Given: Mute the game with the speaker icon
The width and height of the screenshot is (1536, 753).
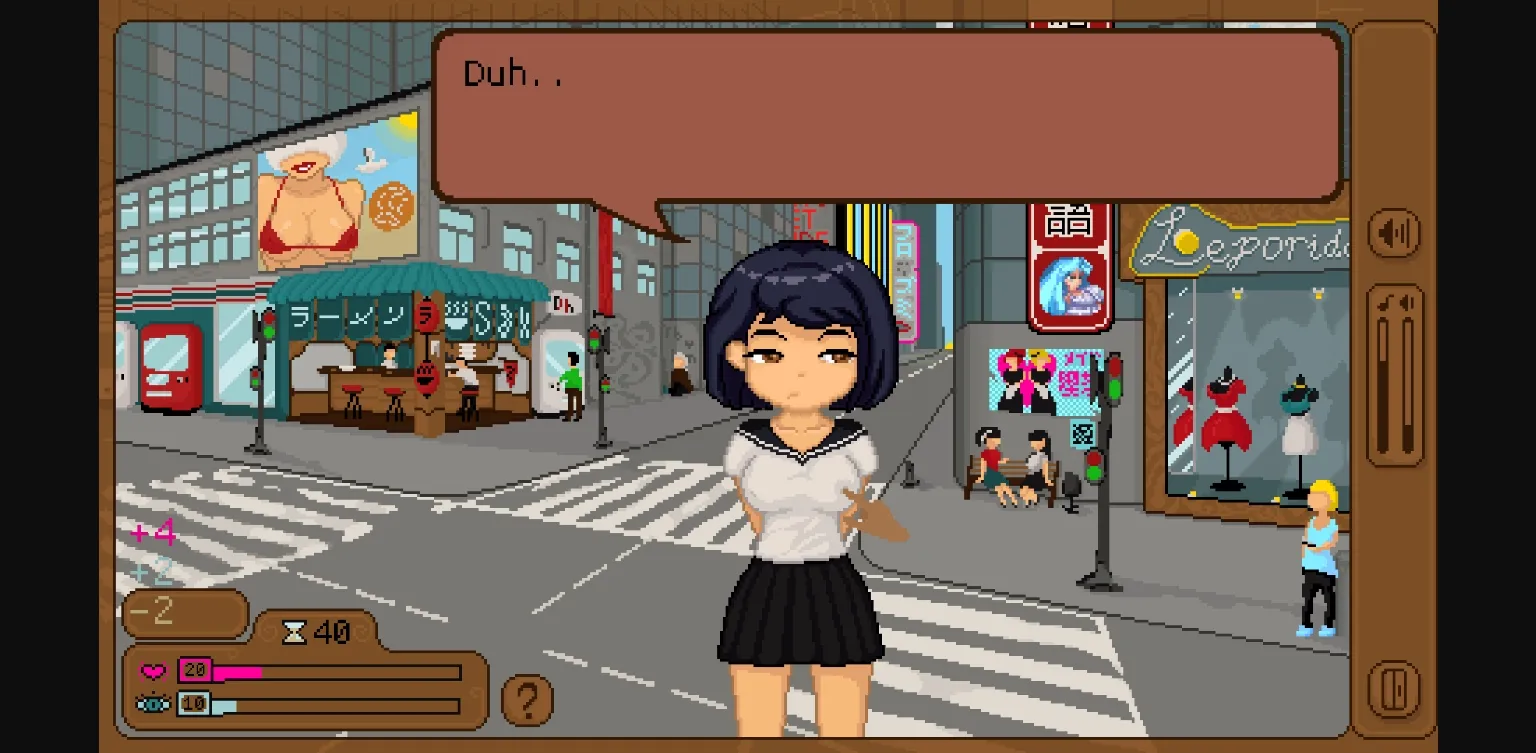Looking at the screenshot, I should click(x=1394, y=234).
